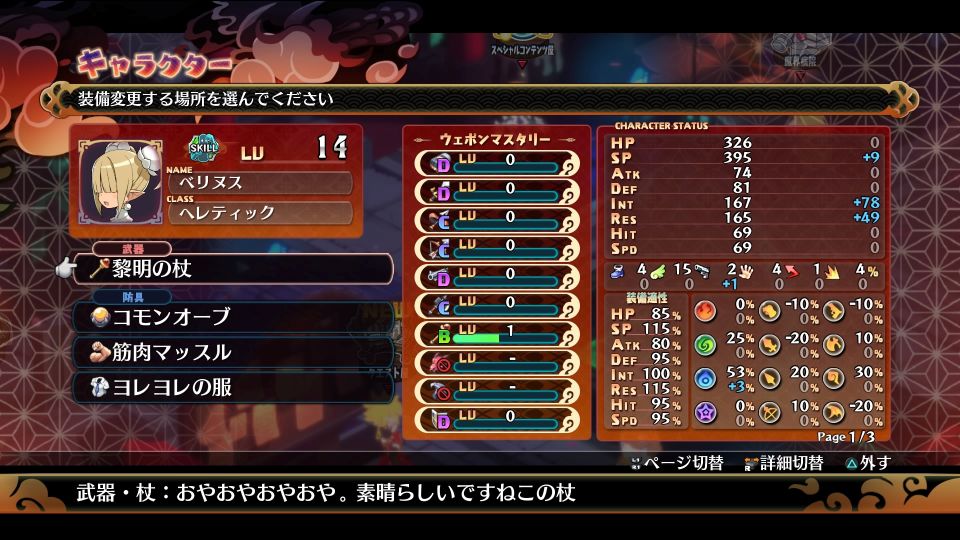Image resolution: width=960 pixels, height=540 pixels.
Task: Select the 筋肉マッスル equipment slot
Action: [x=233, y=352]
